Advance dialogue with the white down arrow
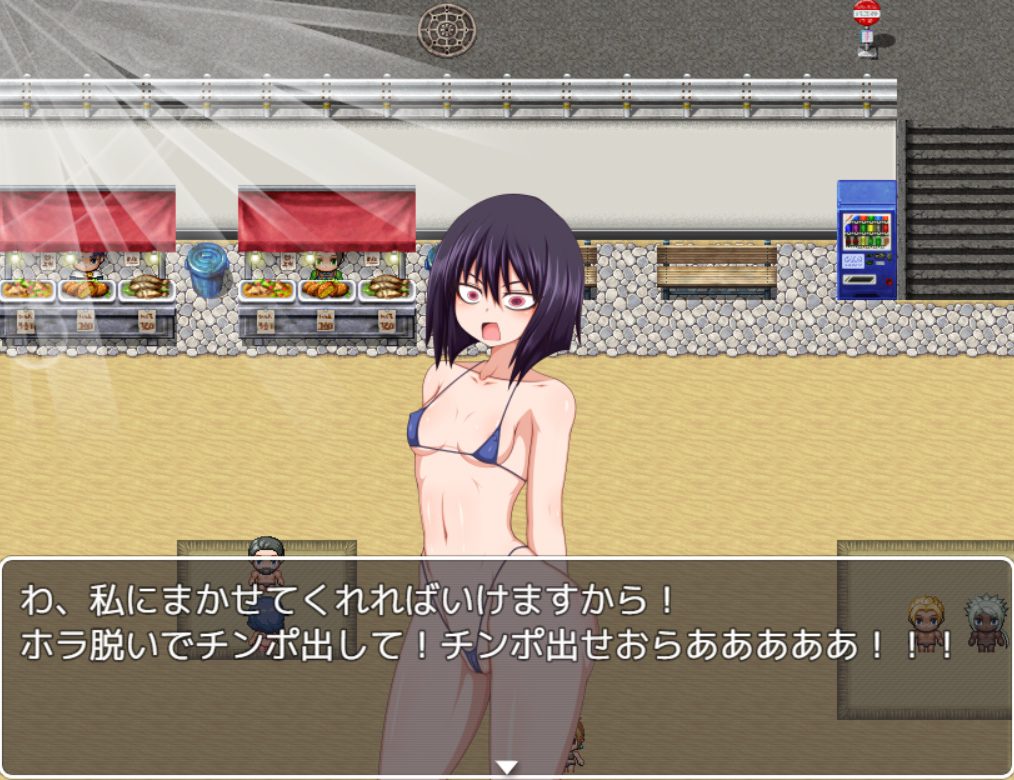This screenshot has height=780, width=1014. point(507,767)
